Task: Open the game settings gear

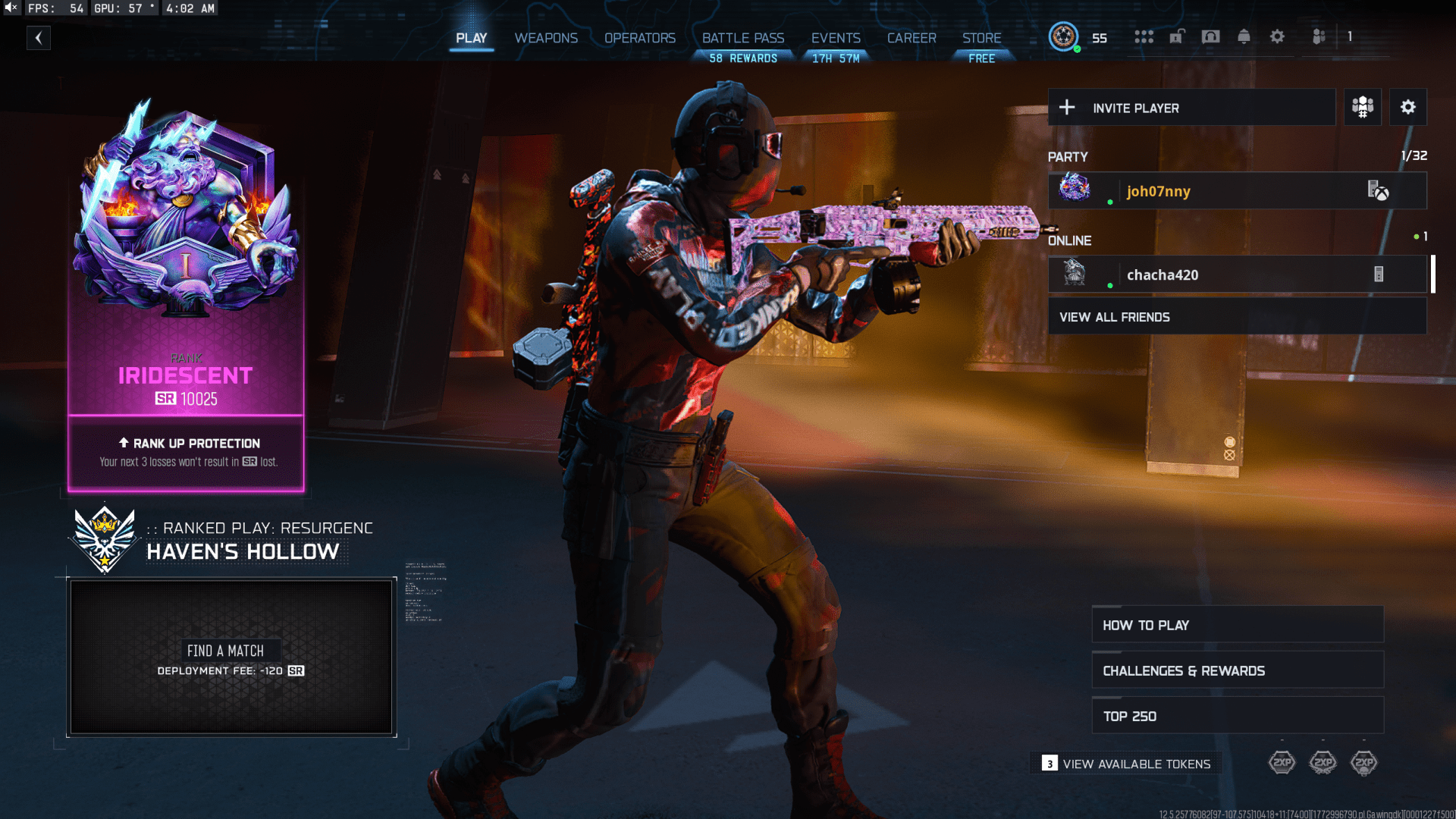Action: coord(1277,36)
